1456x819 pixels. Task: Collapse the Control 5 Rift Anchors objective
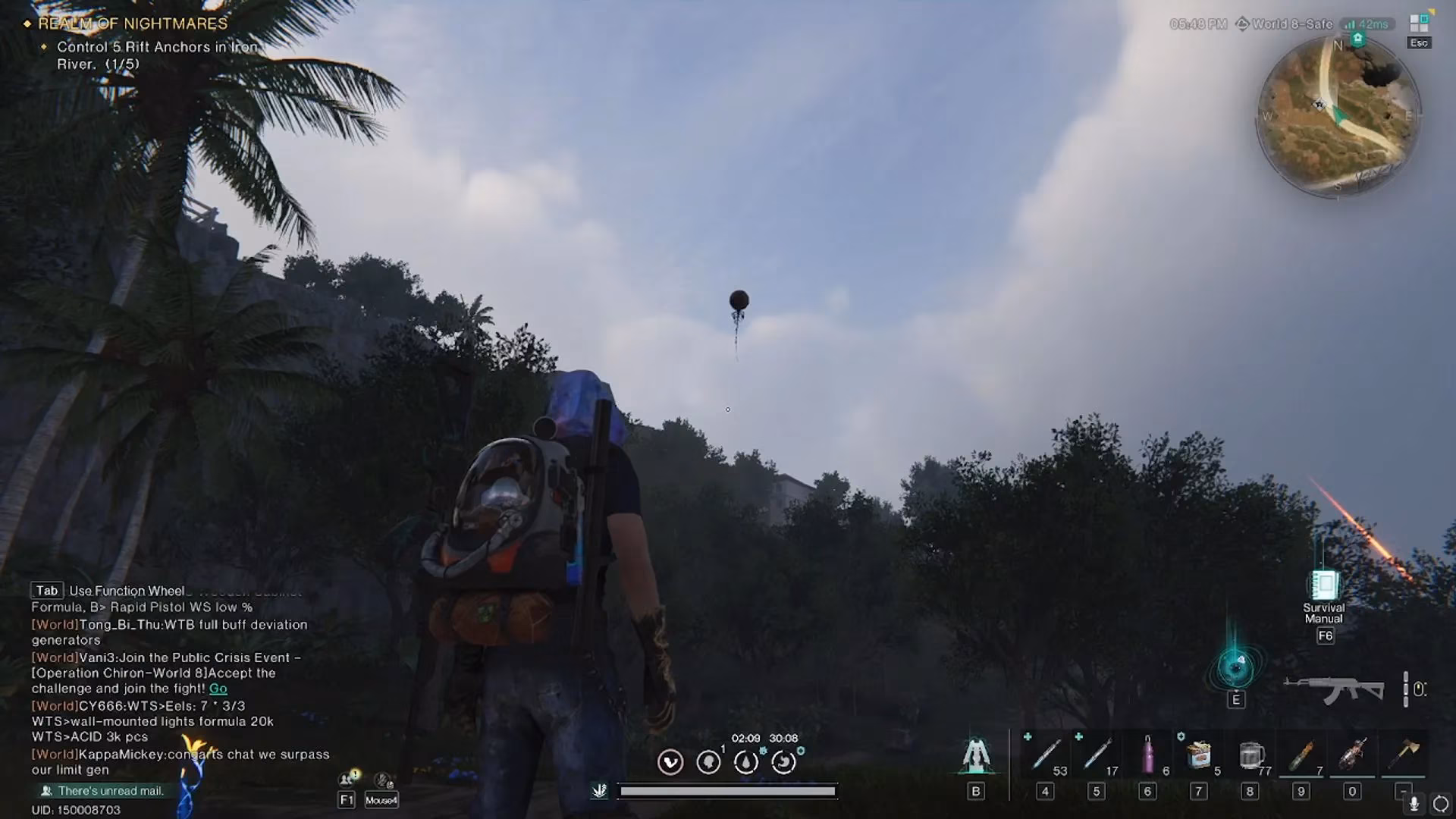pos(45,46)
